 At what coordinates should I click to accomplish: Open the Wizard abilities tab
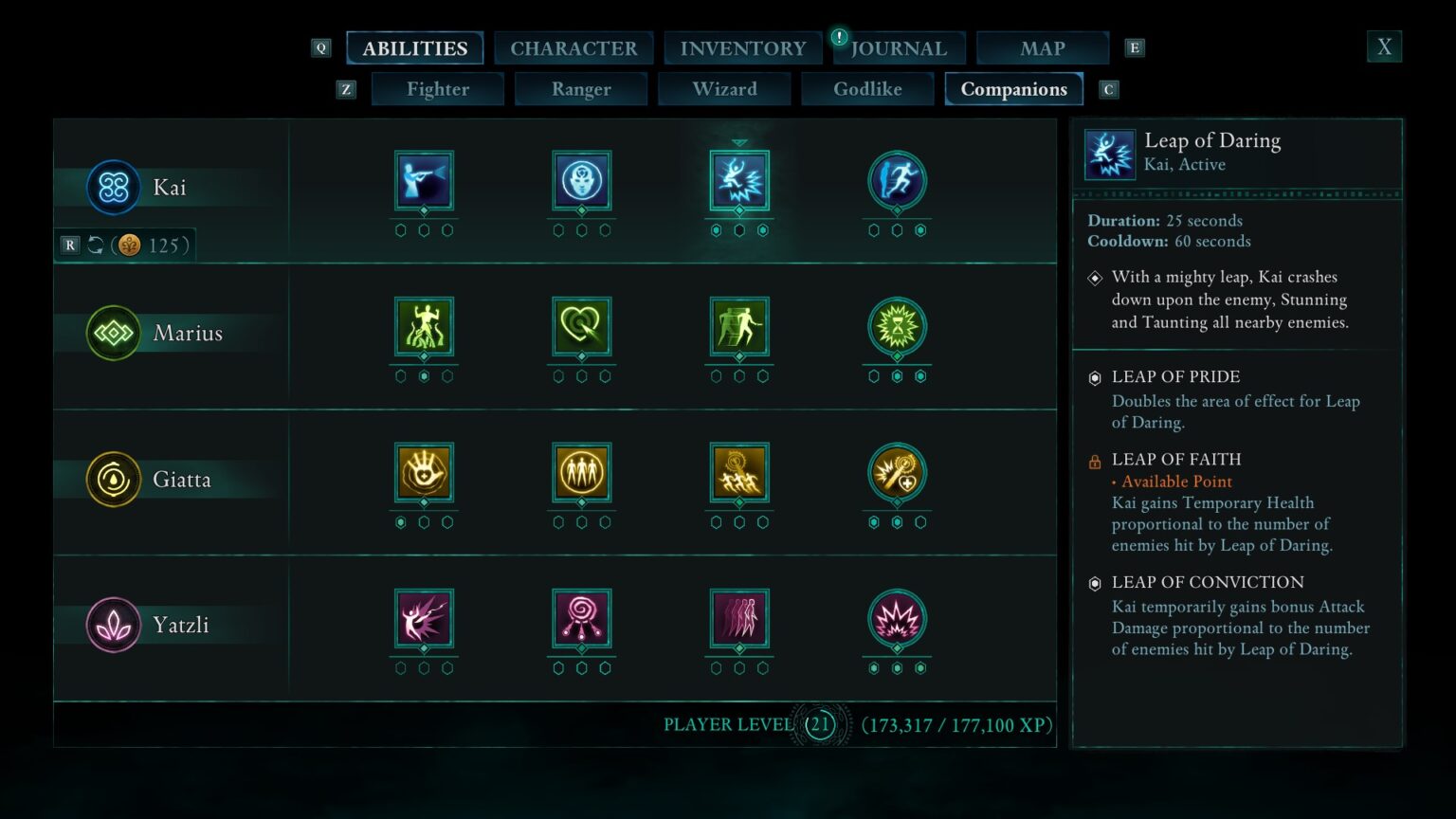click(724, 88)
